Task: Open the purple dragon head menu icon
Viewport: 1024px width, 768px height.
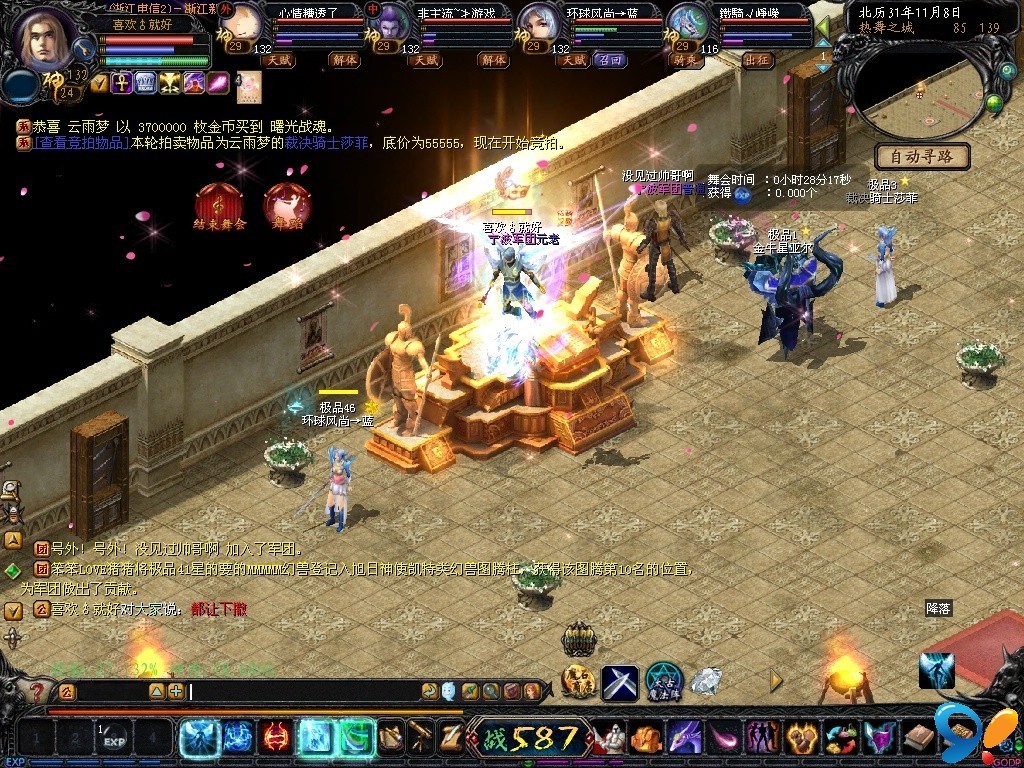Action: 685,739
